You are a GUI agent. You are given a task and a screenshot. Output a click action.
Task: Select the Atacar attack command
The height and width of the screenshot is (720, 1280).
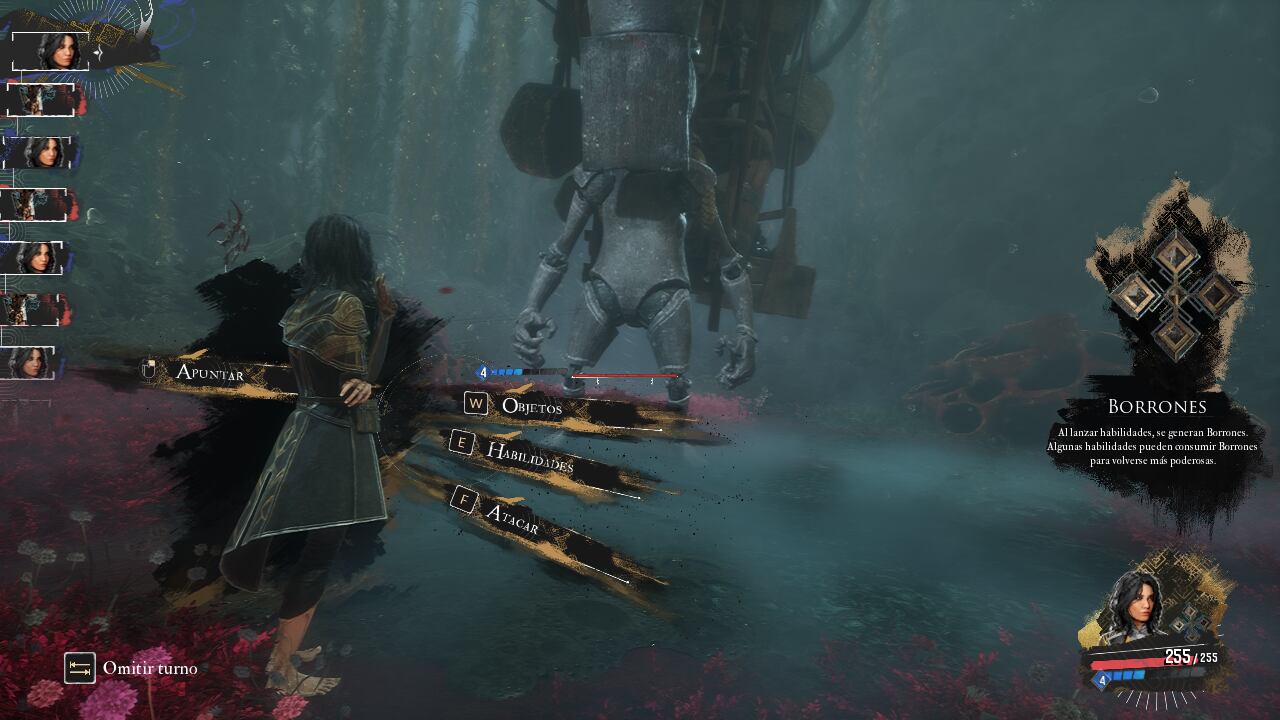coord(511,517)
